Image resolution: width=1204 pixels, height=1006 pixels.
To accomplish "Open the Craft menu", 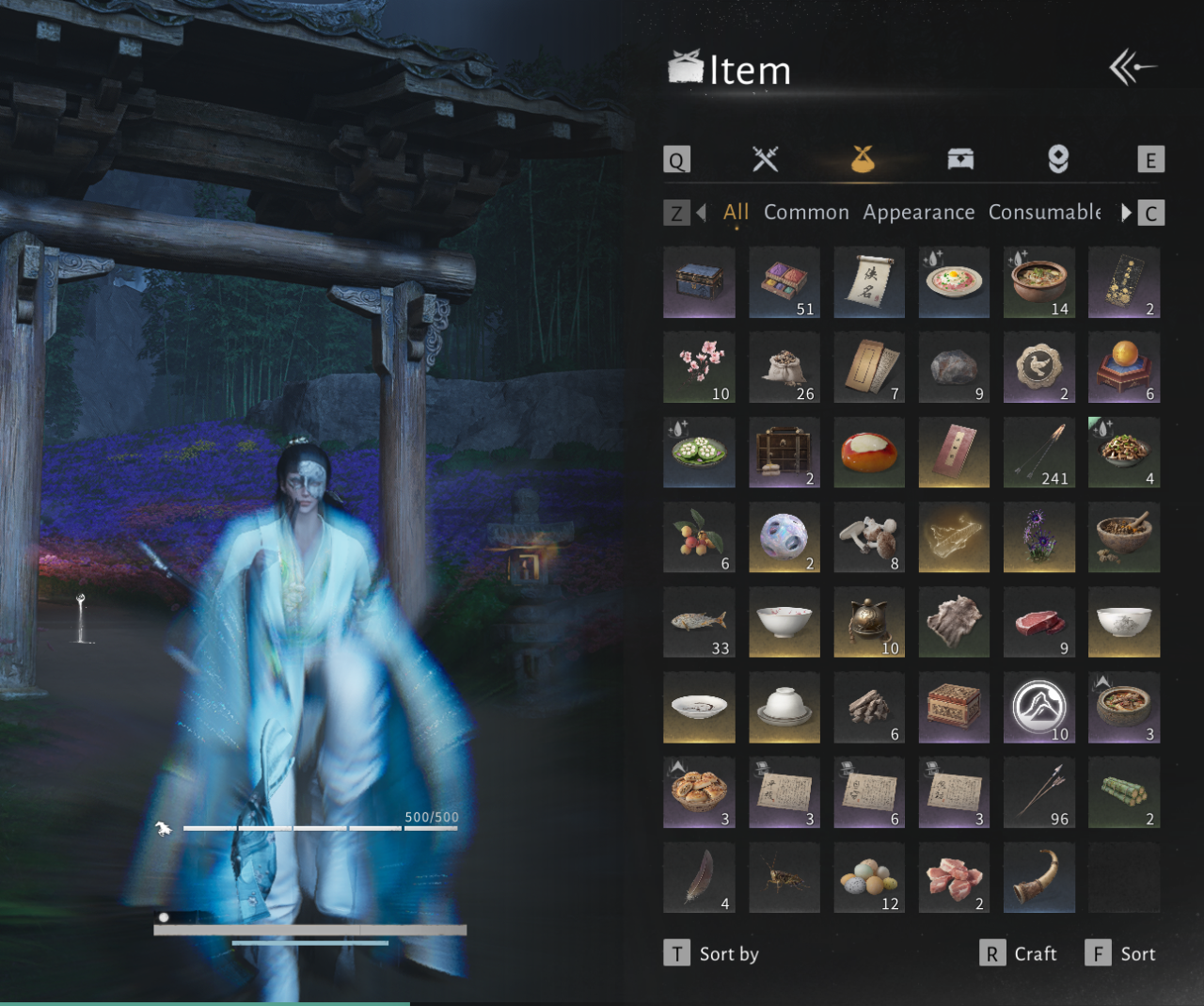I will click(1019, 954).
